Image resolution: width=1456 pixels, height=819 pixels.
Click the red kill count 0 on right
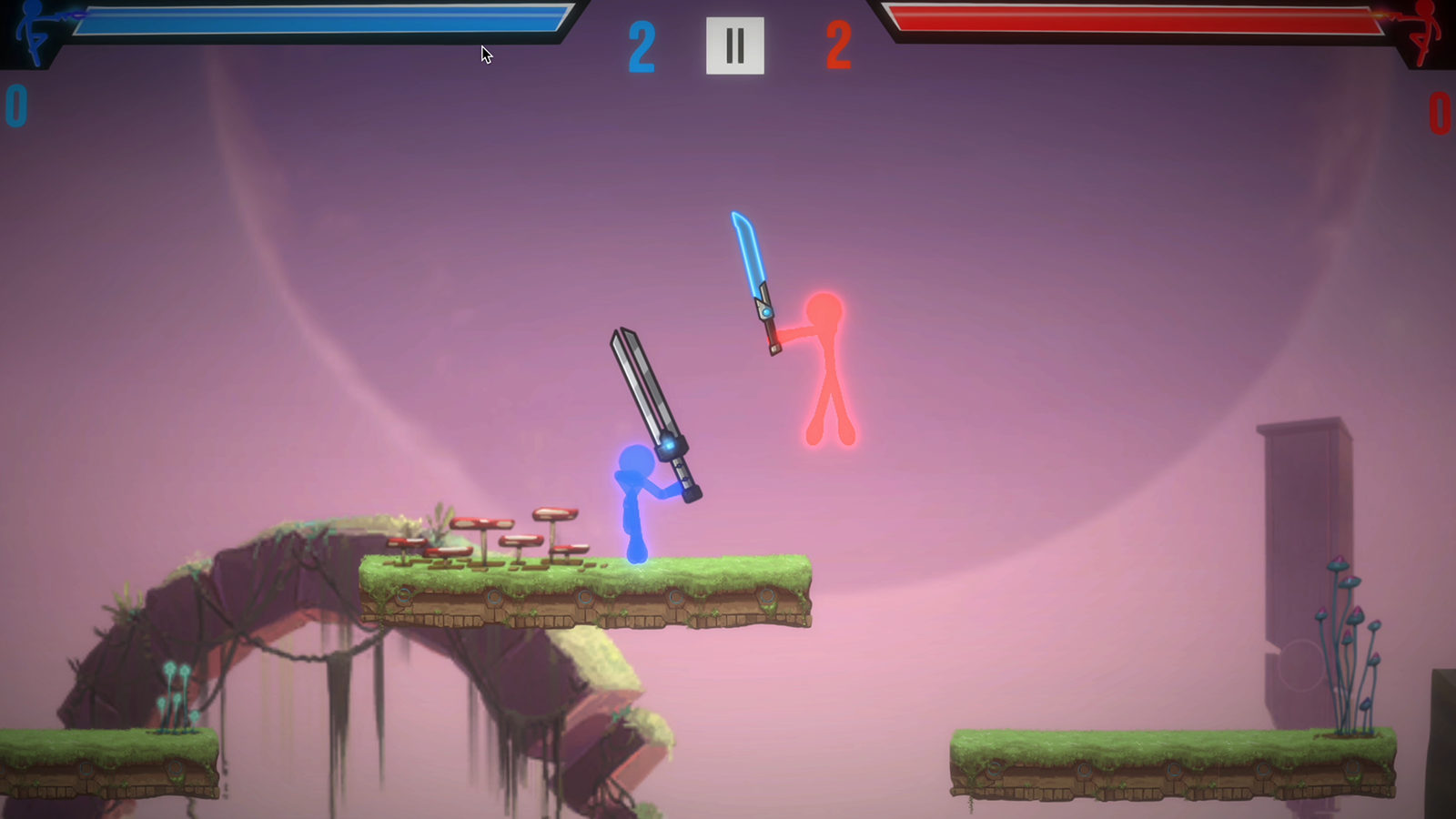tap(1440, 114)
